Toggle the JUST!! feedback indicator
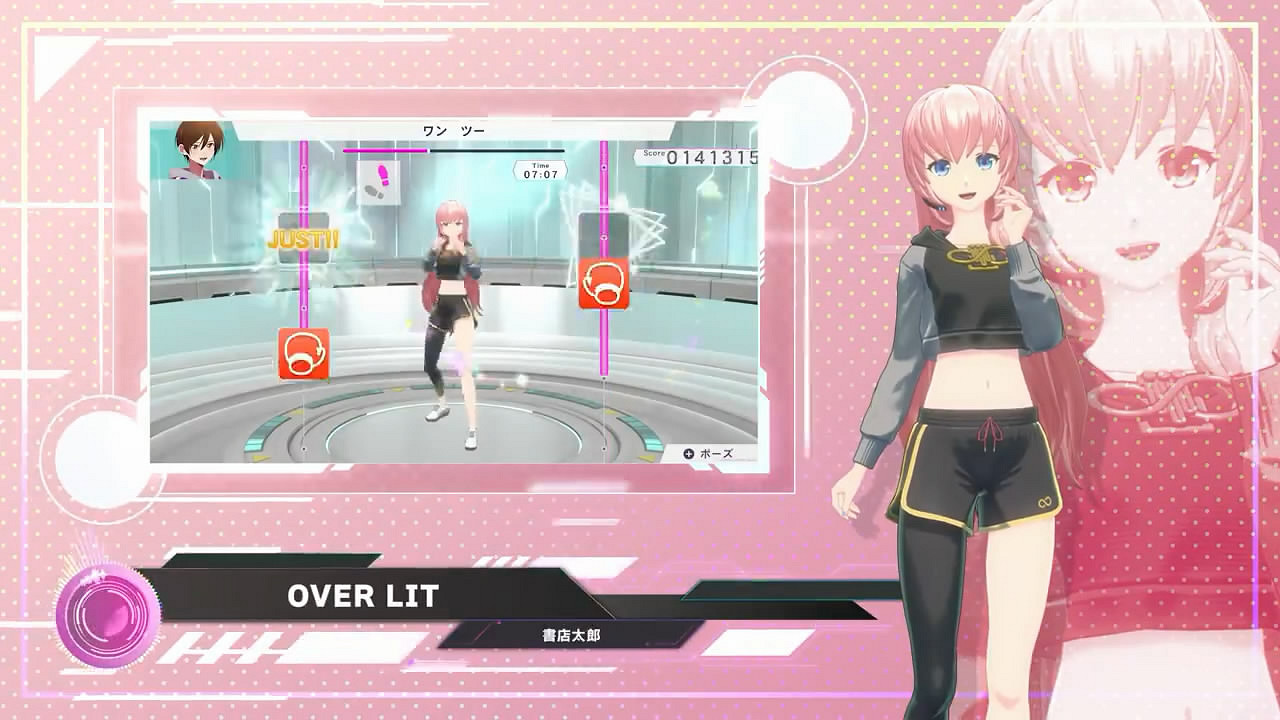This screenshot has height=720, width=1280. coord(304,239)
